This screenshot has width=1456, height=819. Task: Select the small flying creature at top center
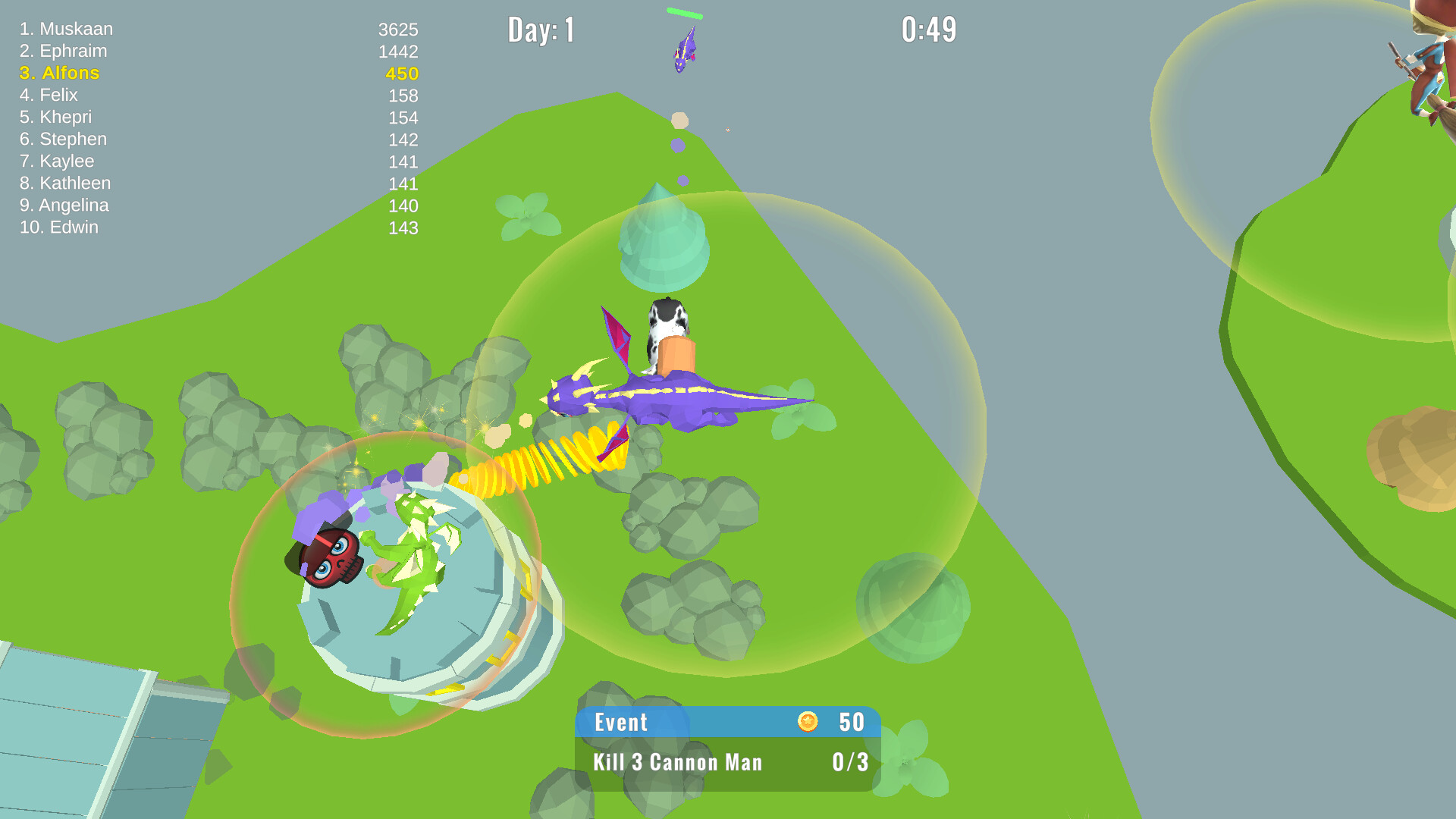click(685, 49)
